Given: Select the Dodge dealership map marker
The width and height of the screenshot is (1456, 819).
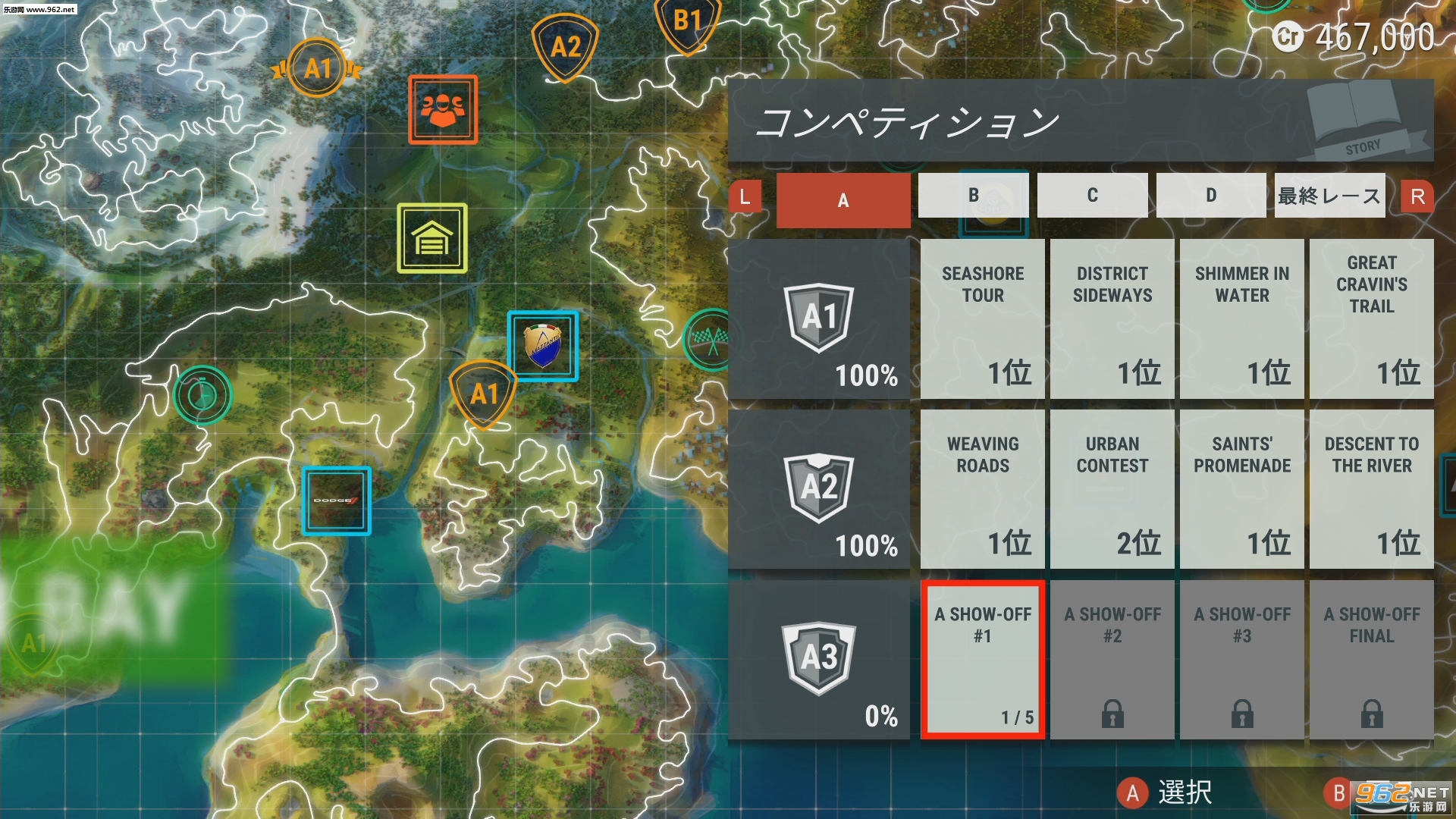Looking at the screenshot, I should (x=337, y=500).
